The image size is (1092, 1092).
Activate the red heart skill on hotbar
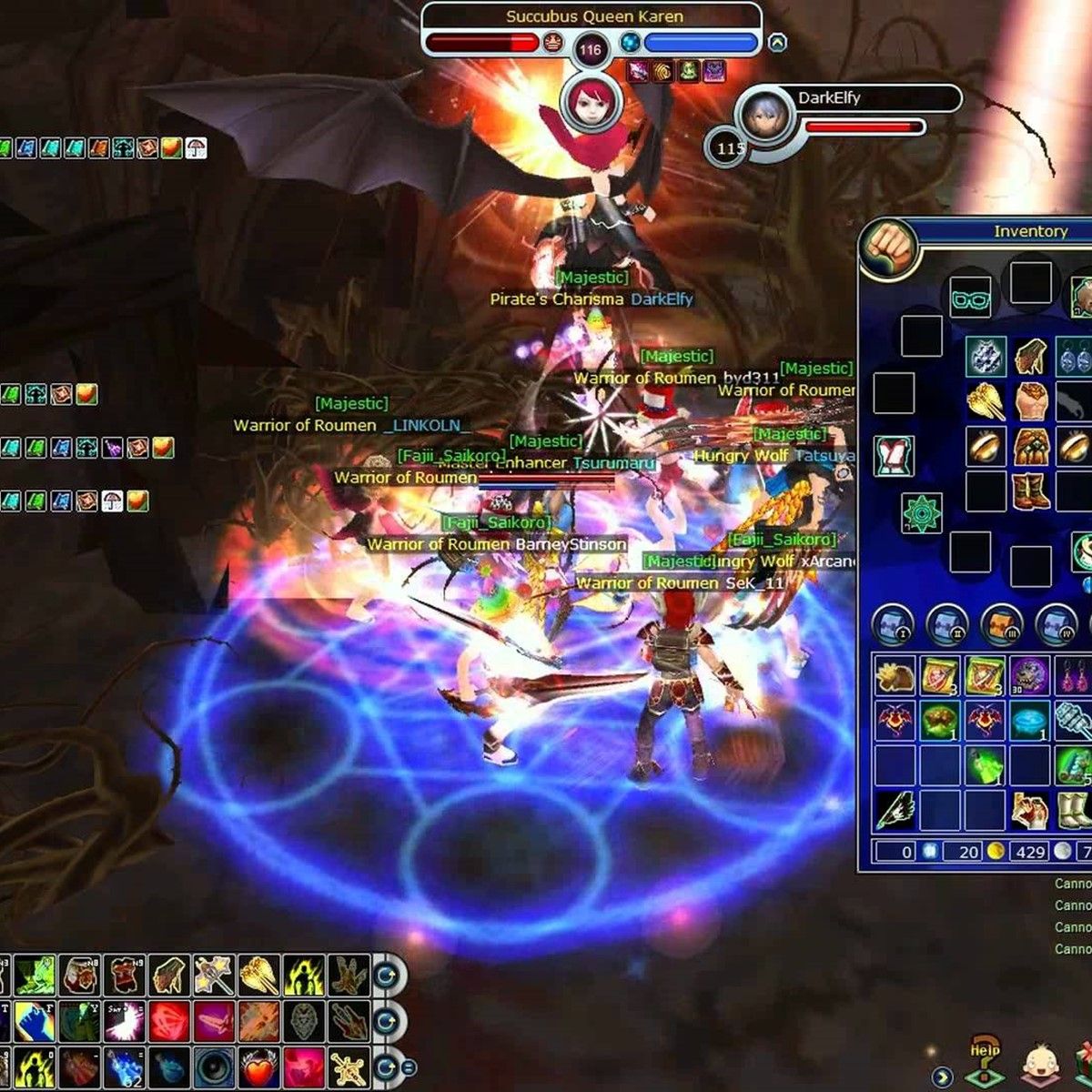click(260, 1068)
